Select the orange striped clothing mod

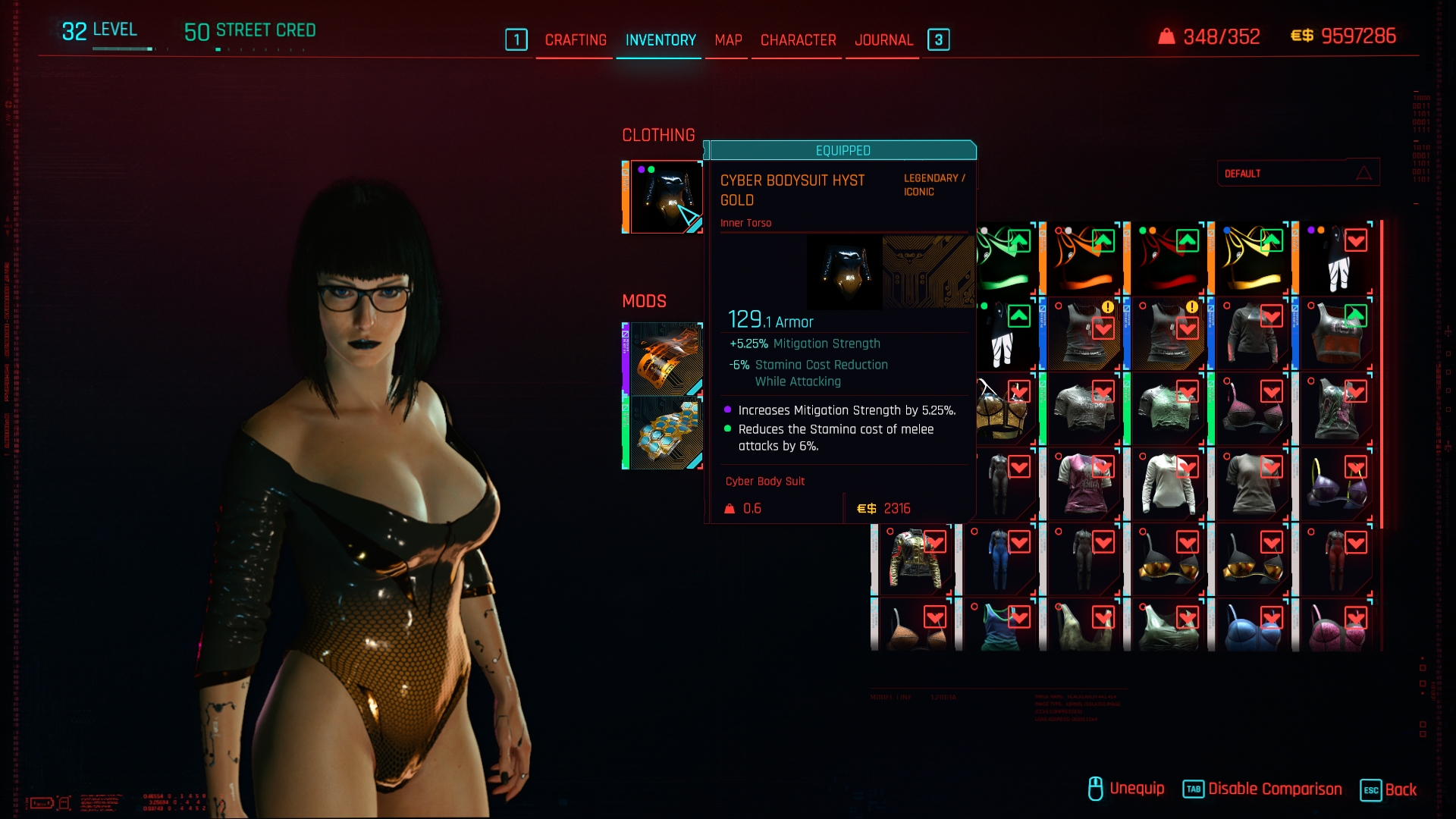pos(665,359)
